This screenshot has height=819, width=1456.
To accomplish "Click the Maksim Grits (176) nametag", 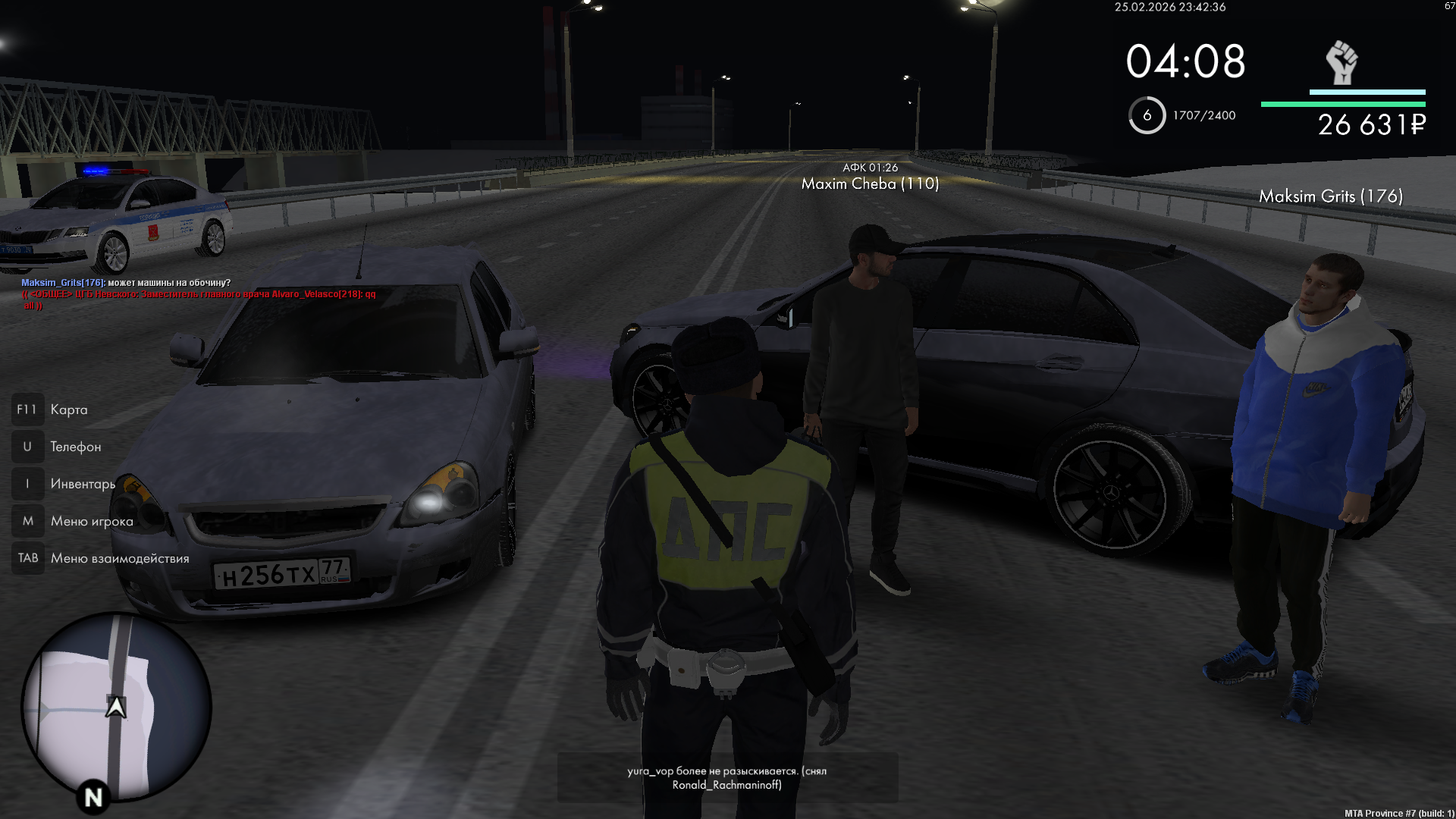I will pos(1331,196).
